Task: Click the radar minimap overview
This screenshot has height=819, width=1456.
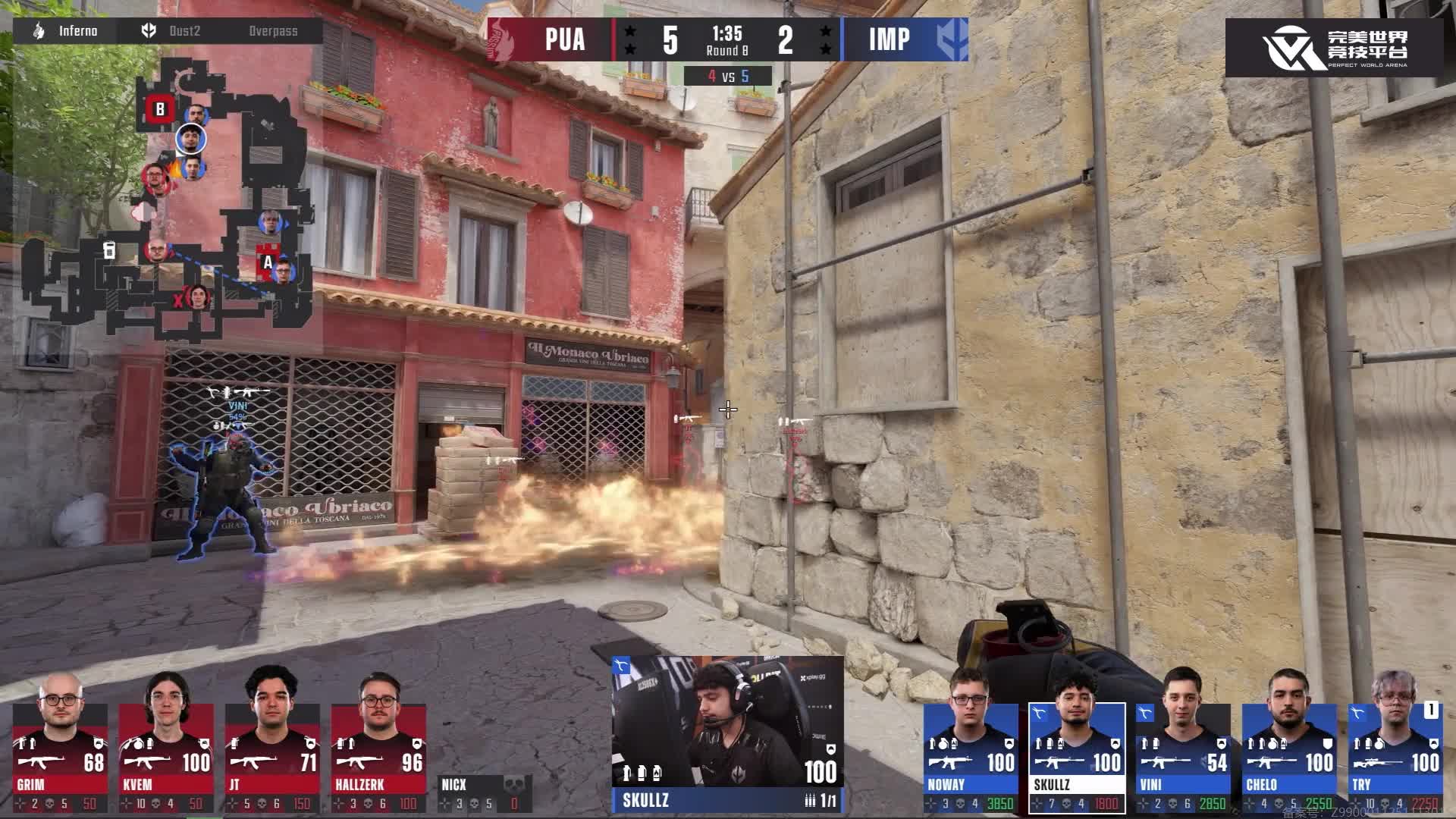Action: [x=167, y=205]
